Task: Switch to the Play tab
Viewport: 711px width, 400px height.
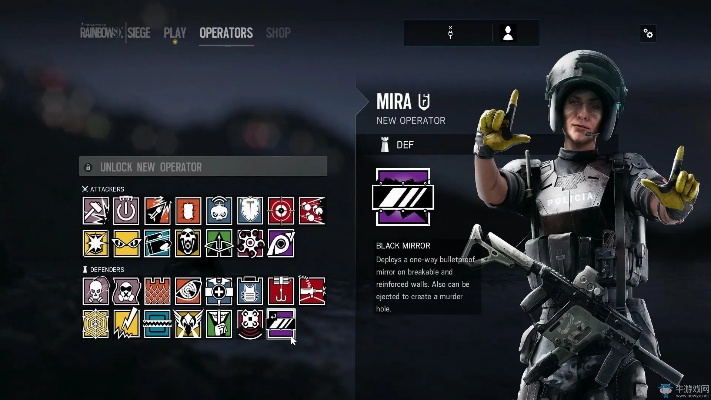Action: pyautogui.click(x=175, y=33)
